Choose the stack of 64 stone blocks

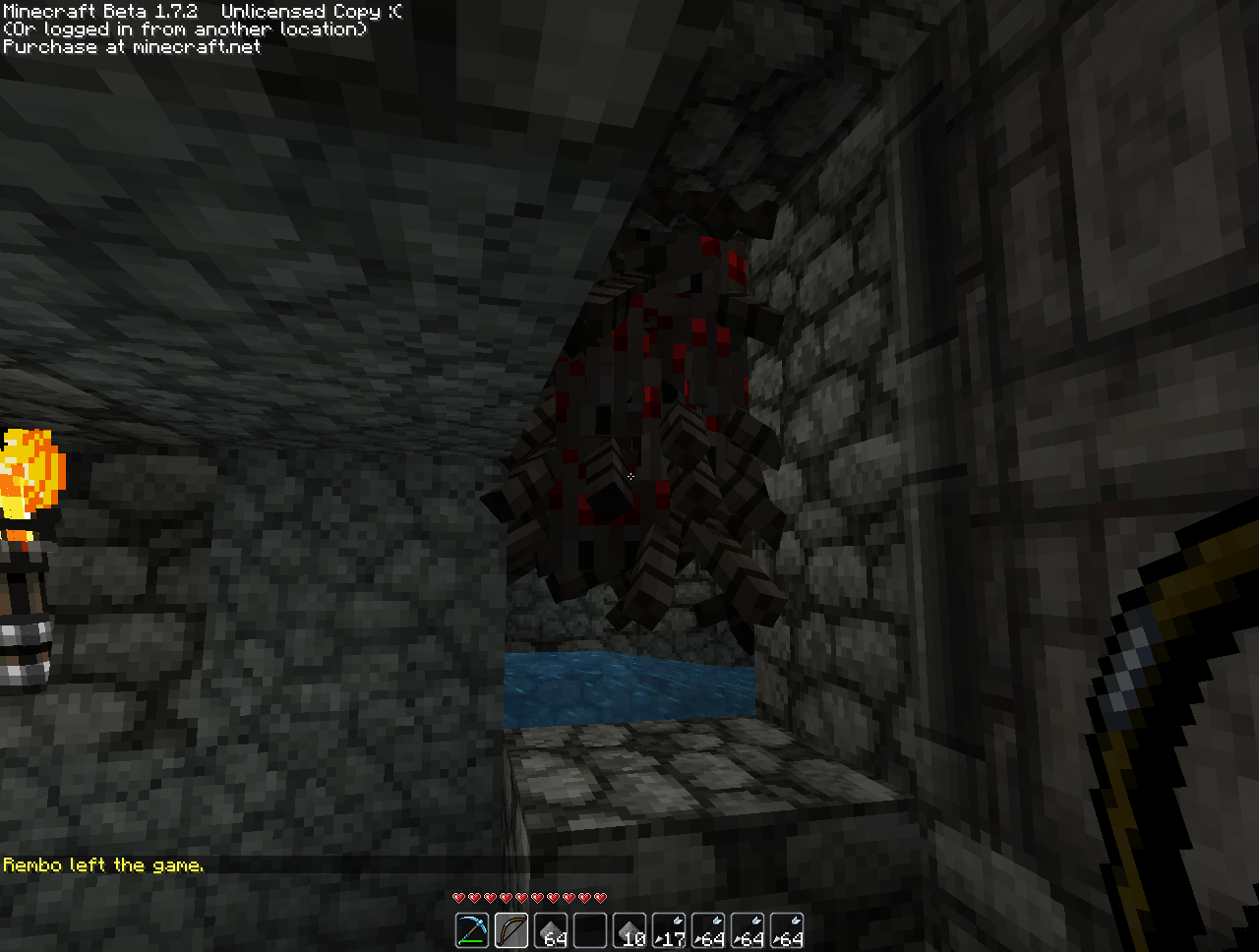tap(551, 930)
